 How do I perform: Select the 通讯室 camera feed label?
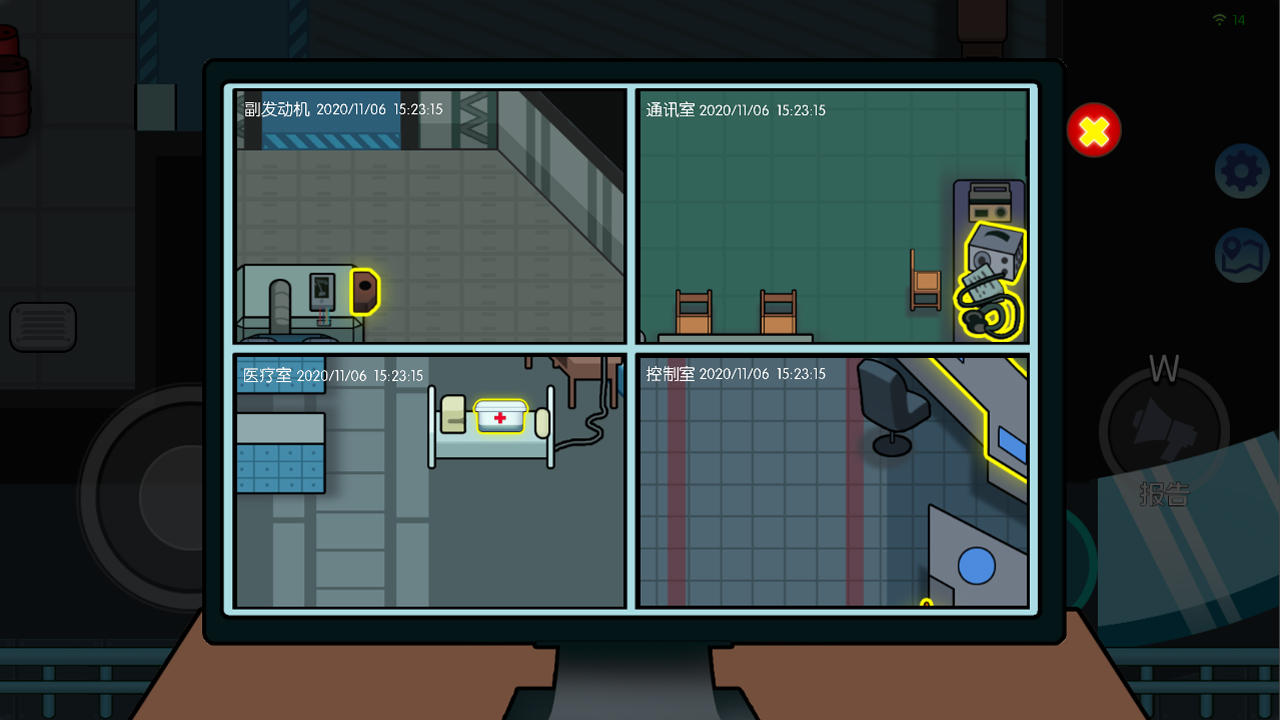coord(668,111)
